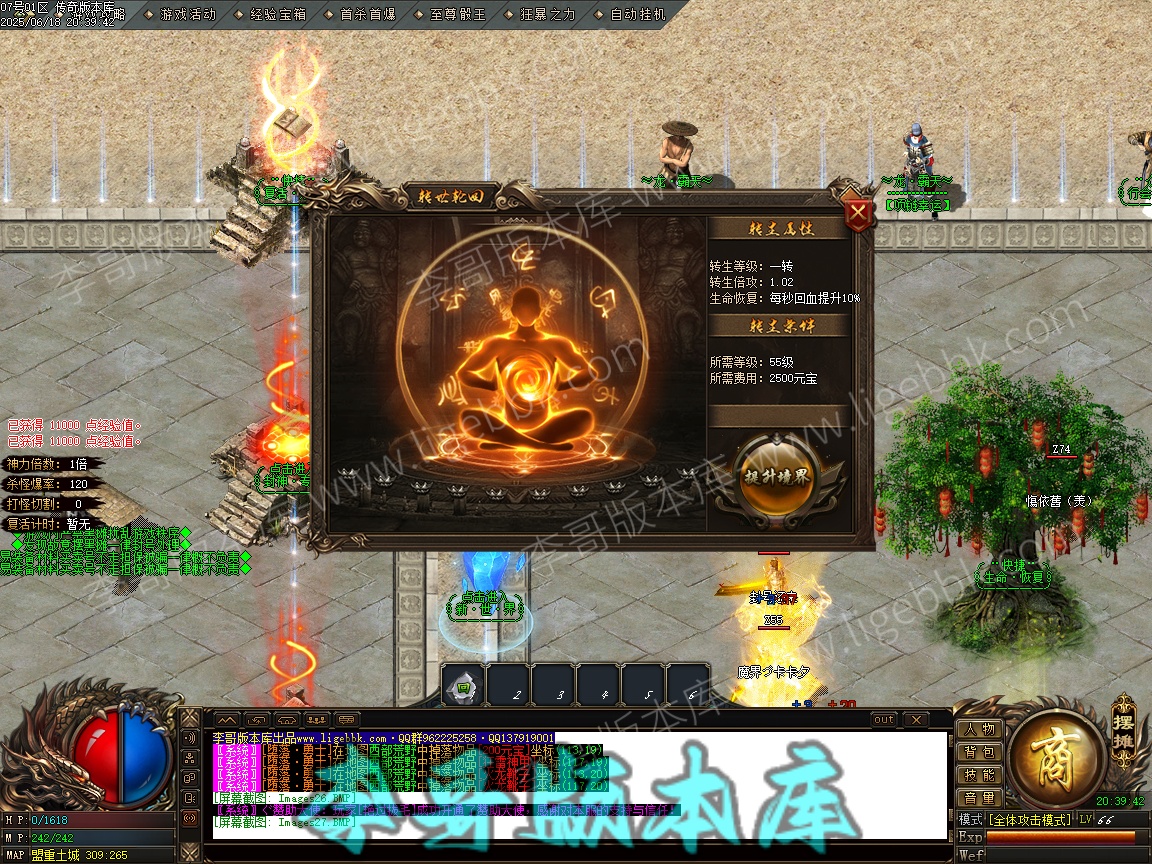Click the 提升境界 upgrade button
Image resolution: width=1152 pixels, height=864 pixels.
[777, 477]
